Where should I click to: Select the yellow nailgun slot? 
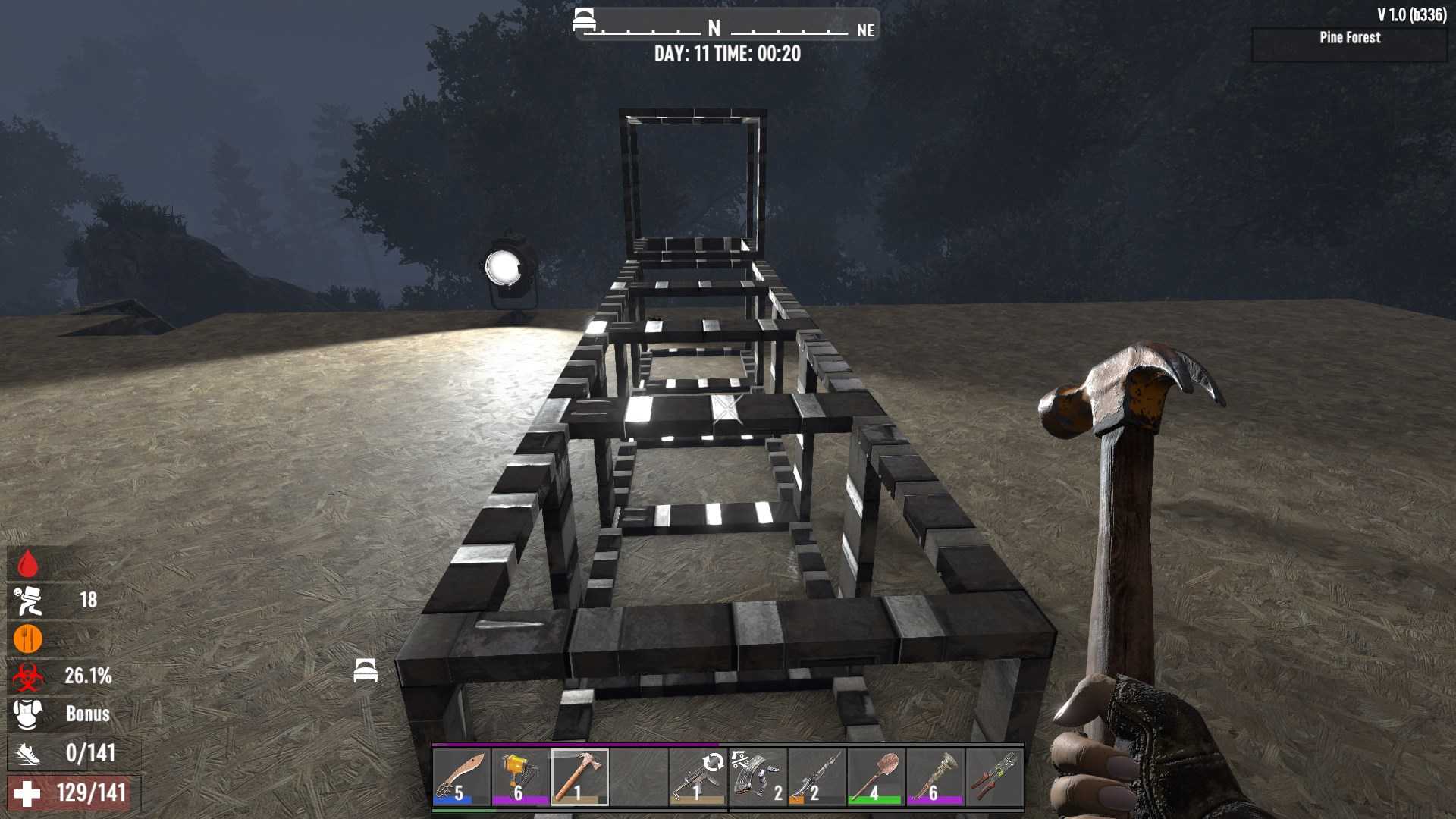(x=520, y=777)
